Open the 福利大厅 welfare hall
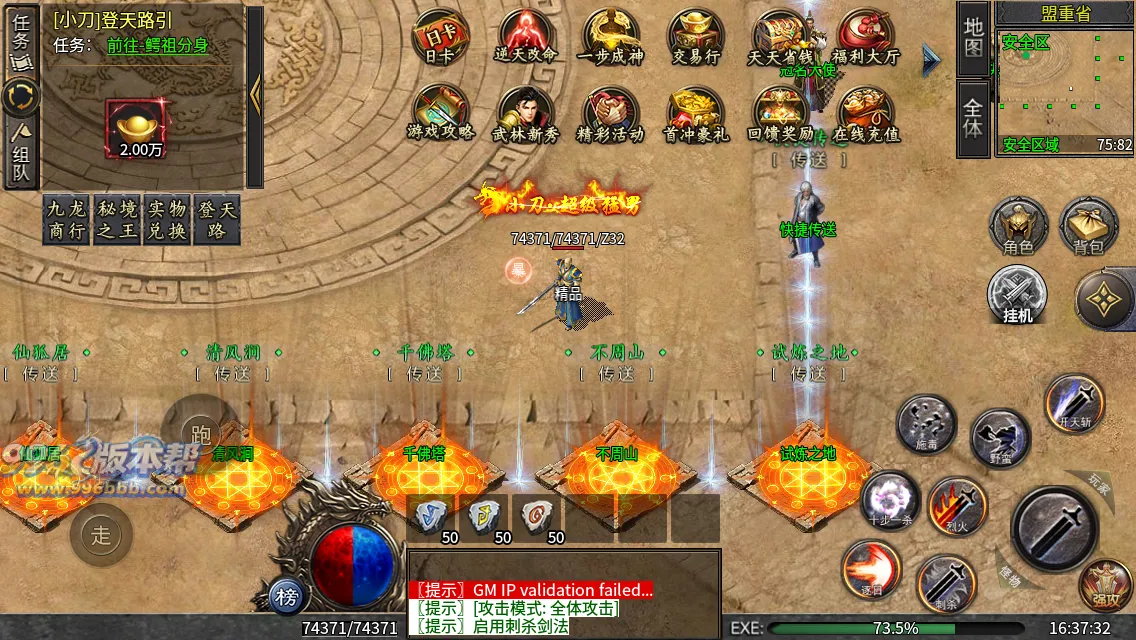The width and height of the screenshot is (1136, 640). tap(866, 38)
